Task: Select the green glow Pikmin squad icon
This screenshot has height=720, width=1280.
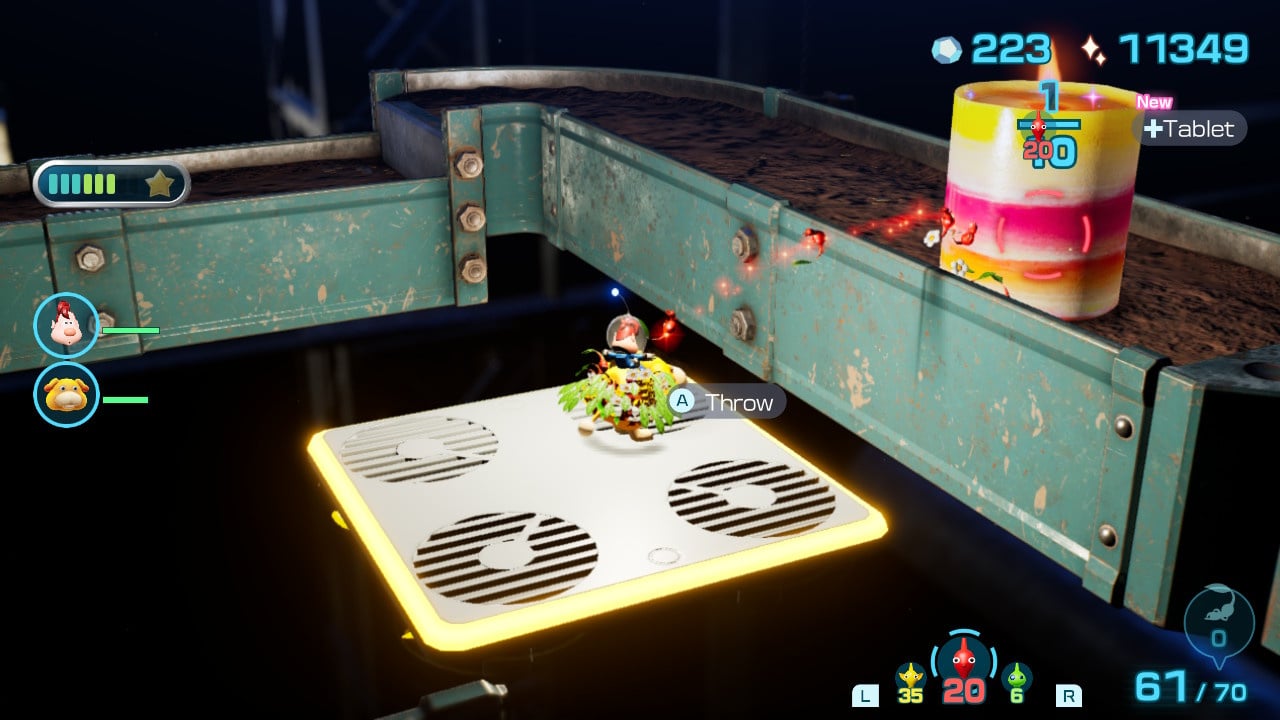Action: click(1016, 676)
